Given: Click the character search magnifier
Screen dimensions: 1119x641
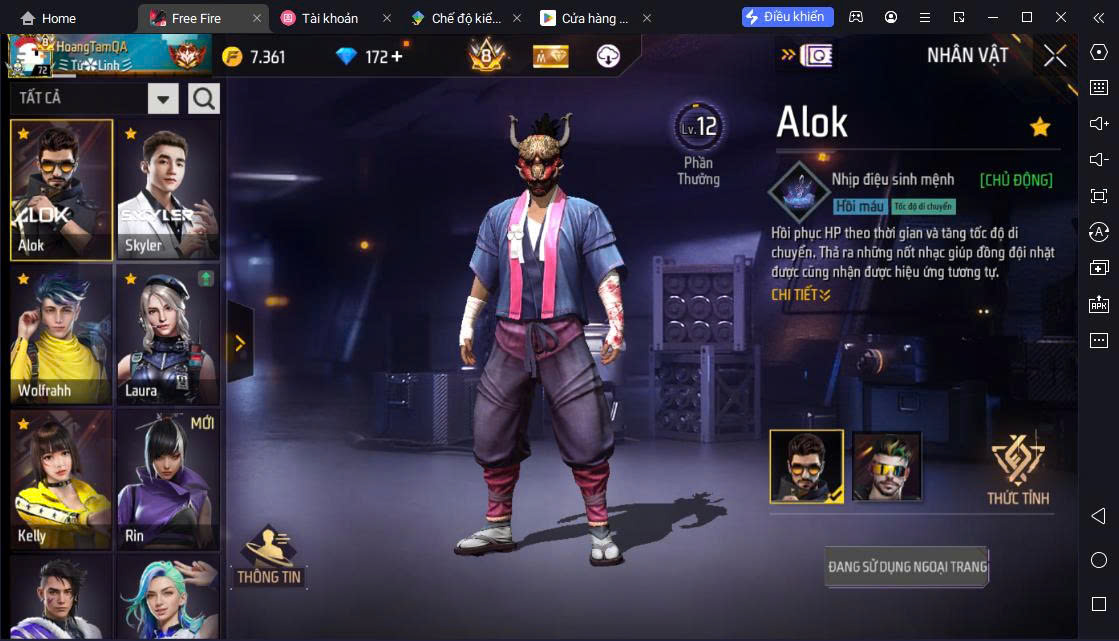Looking at the screenshot, I should pos(204,98).
